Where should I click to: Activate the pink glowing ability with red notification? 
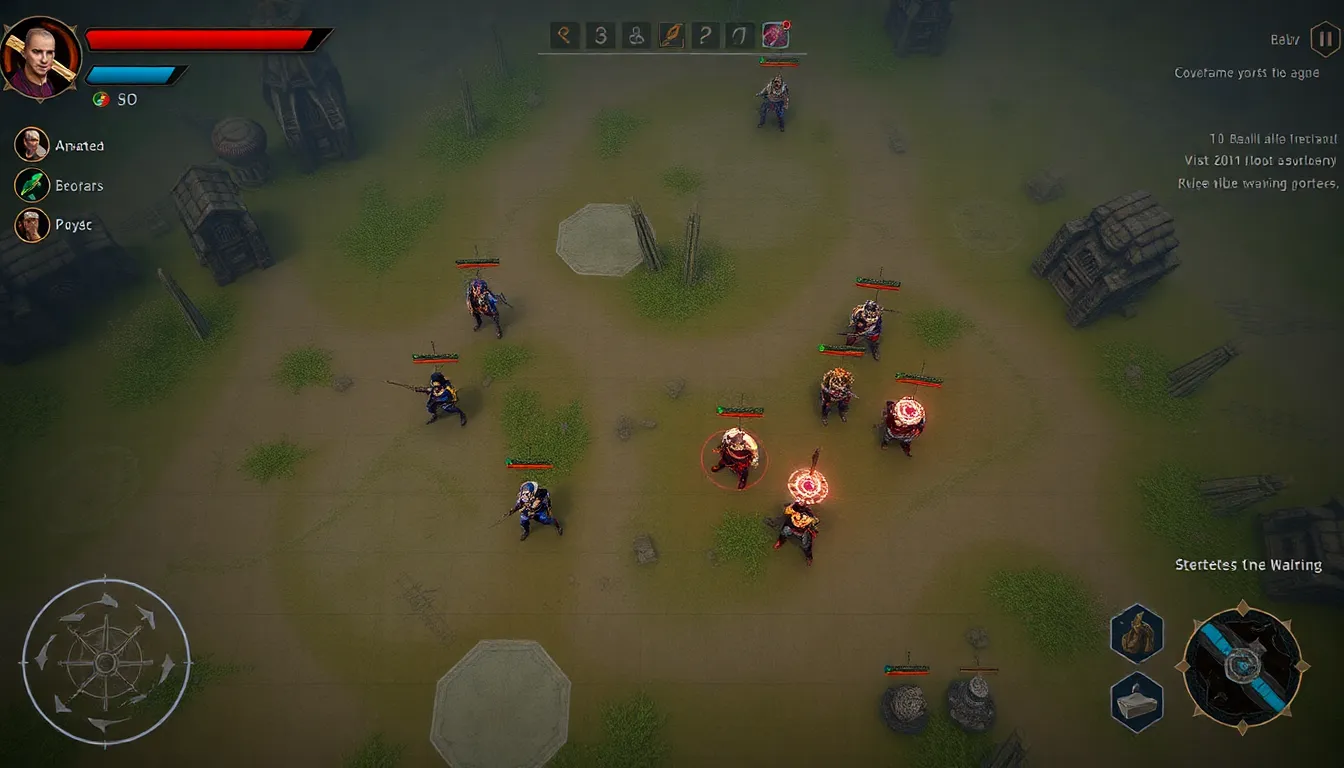click(x=776, y=36)
